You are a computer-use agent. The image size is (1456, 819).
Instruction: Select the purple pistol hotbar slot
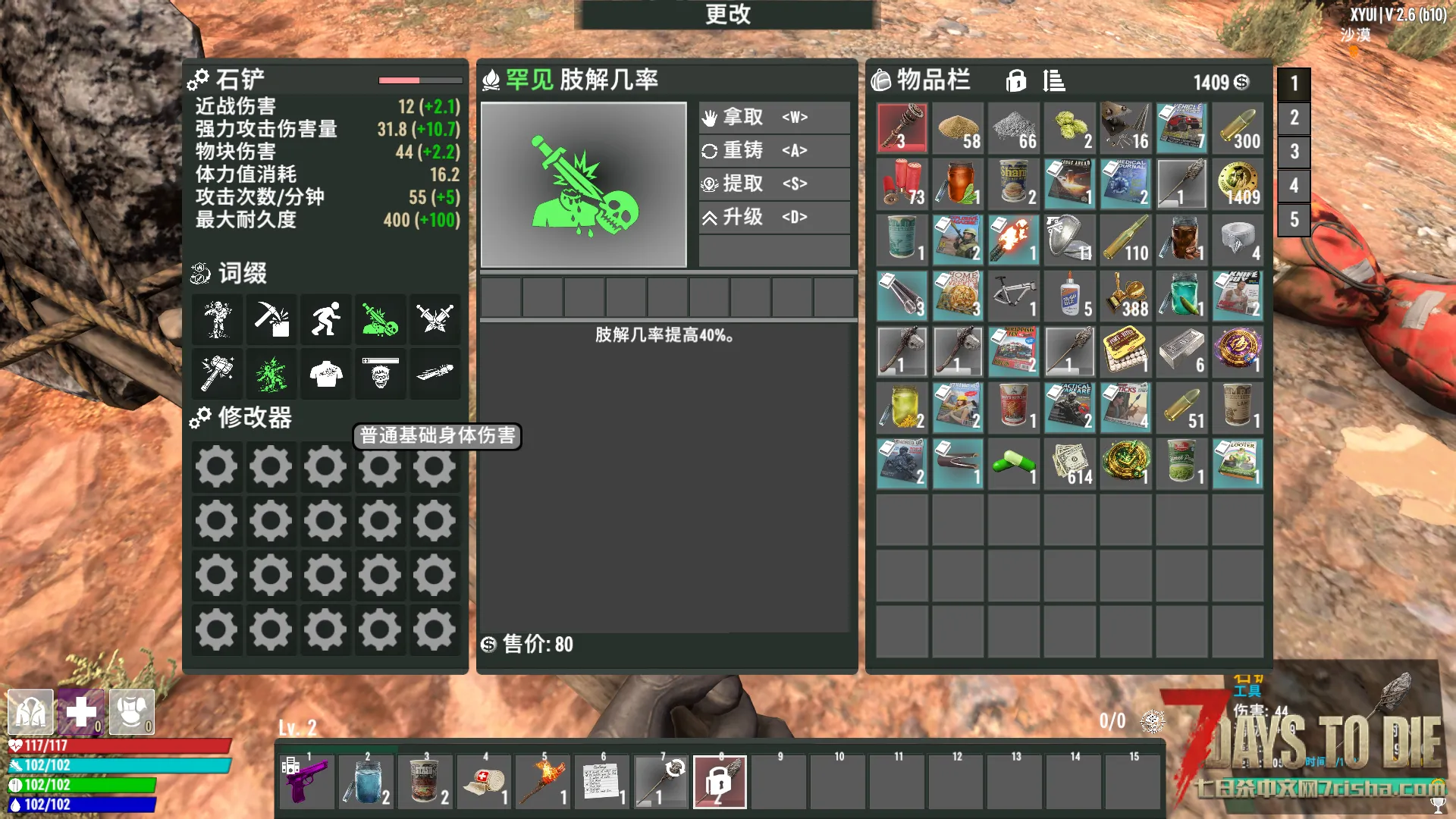(307, 782)
